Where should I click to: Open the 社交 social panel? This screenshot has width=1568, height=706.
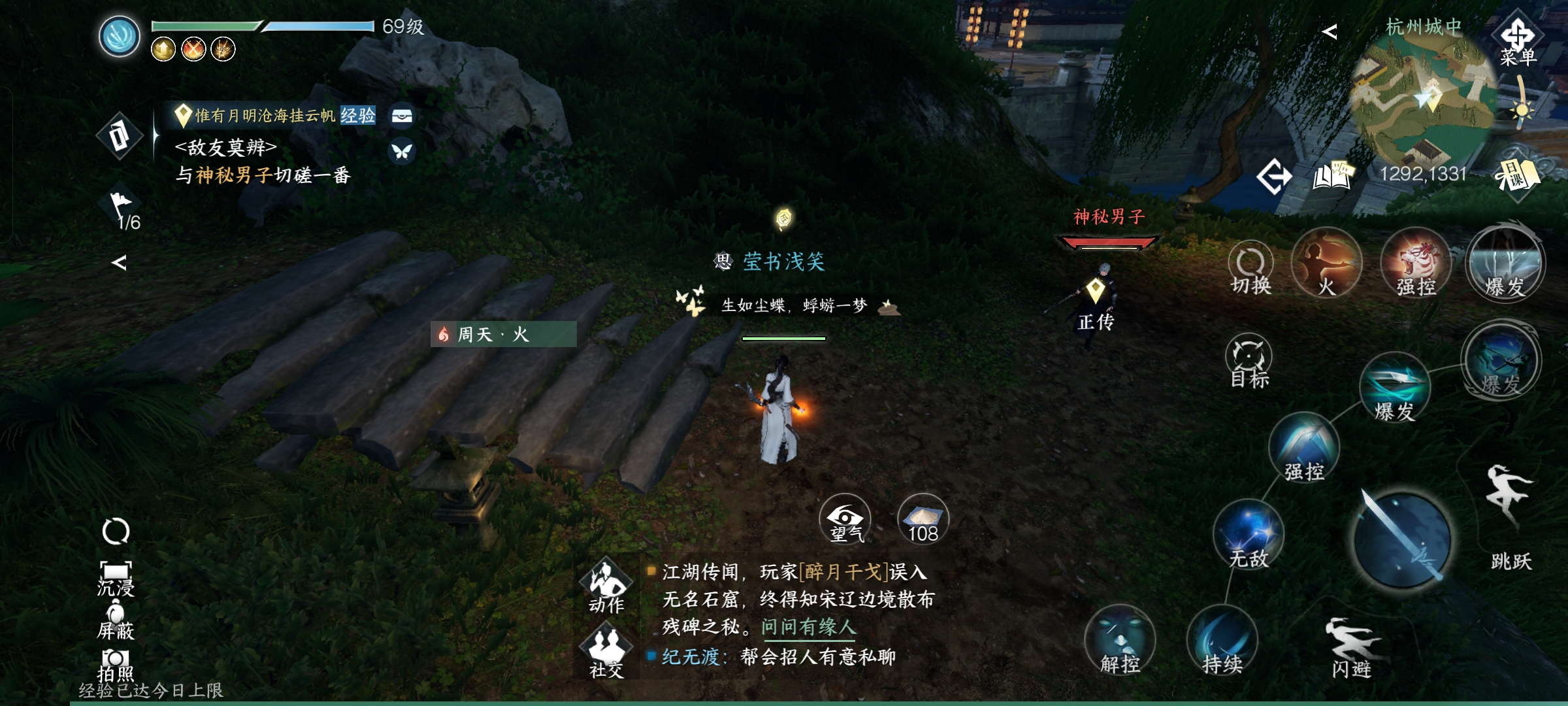coord(606,650)
